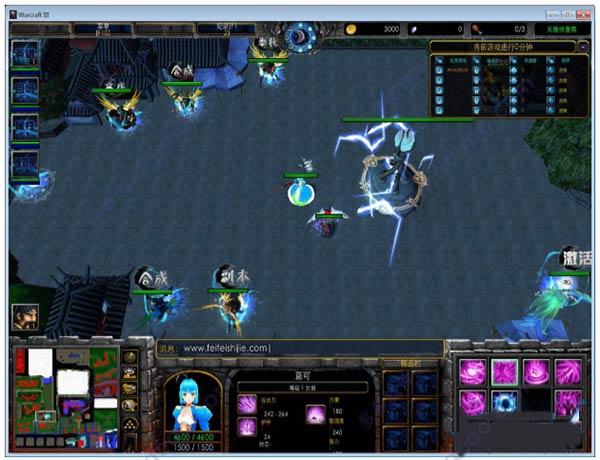Close the Warcraft III window
This screenshot has height=460, width=600.
(x=584, y=14)
